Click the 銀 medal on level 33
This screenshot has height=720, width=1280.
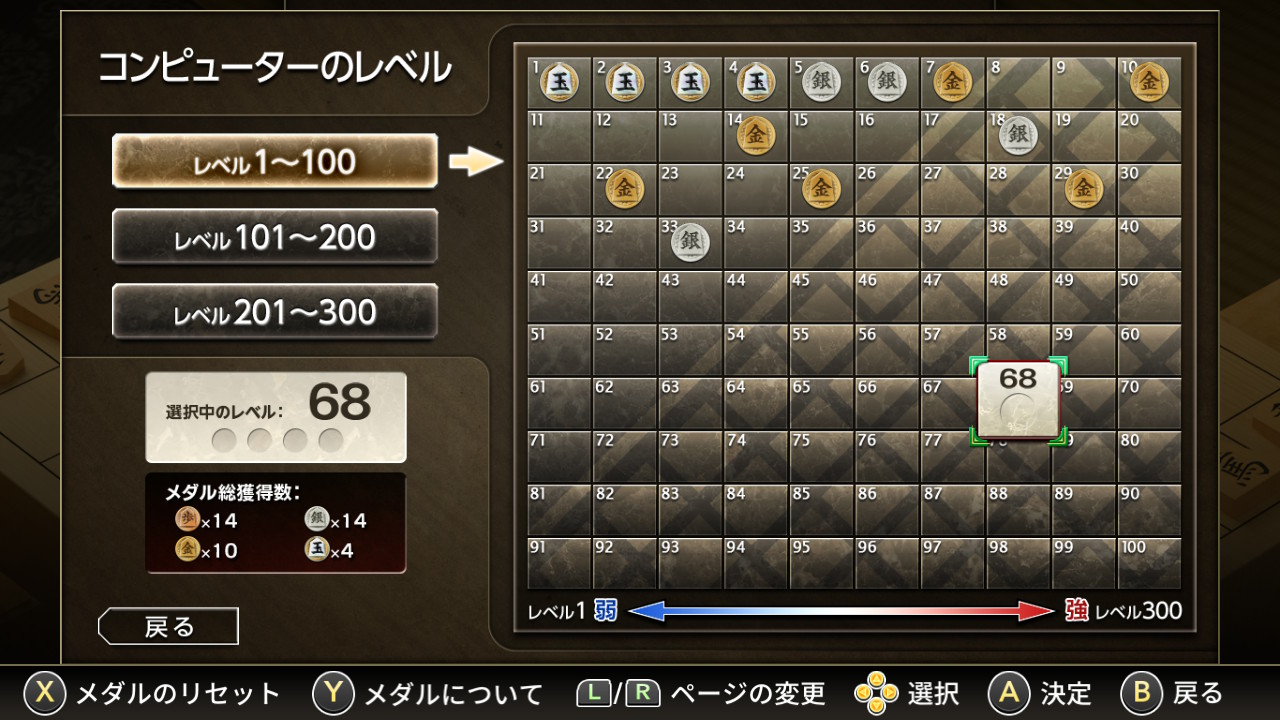tap(689, 240)
